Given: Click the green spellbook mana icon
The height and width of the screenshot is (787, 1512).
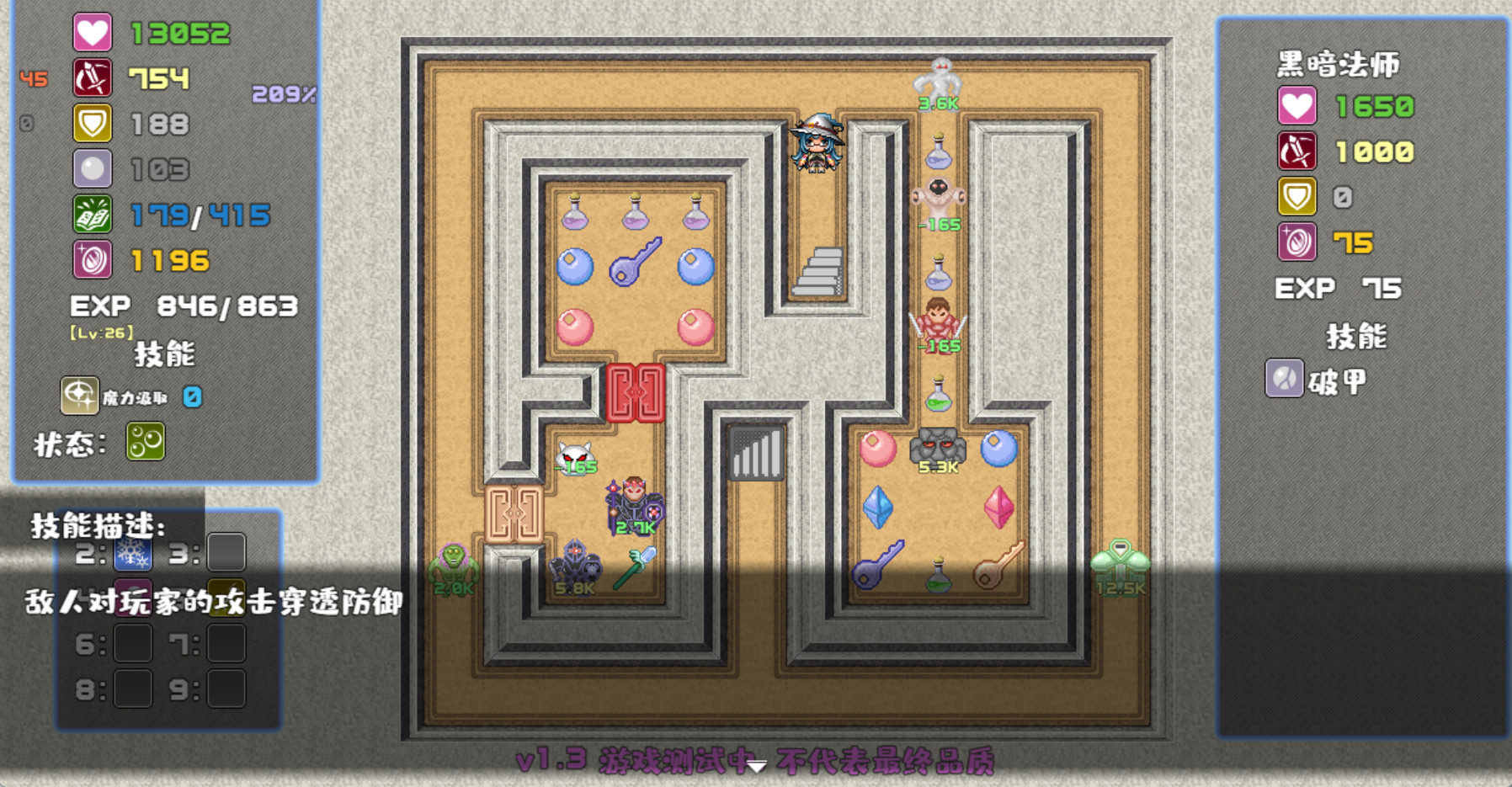Looking at the screenshot, I should point(93,215).
